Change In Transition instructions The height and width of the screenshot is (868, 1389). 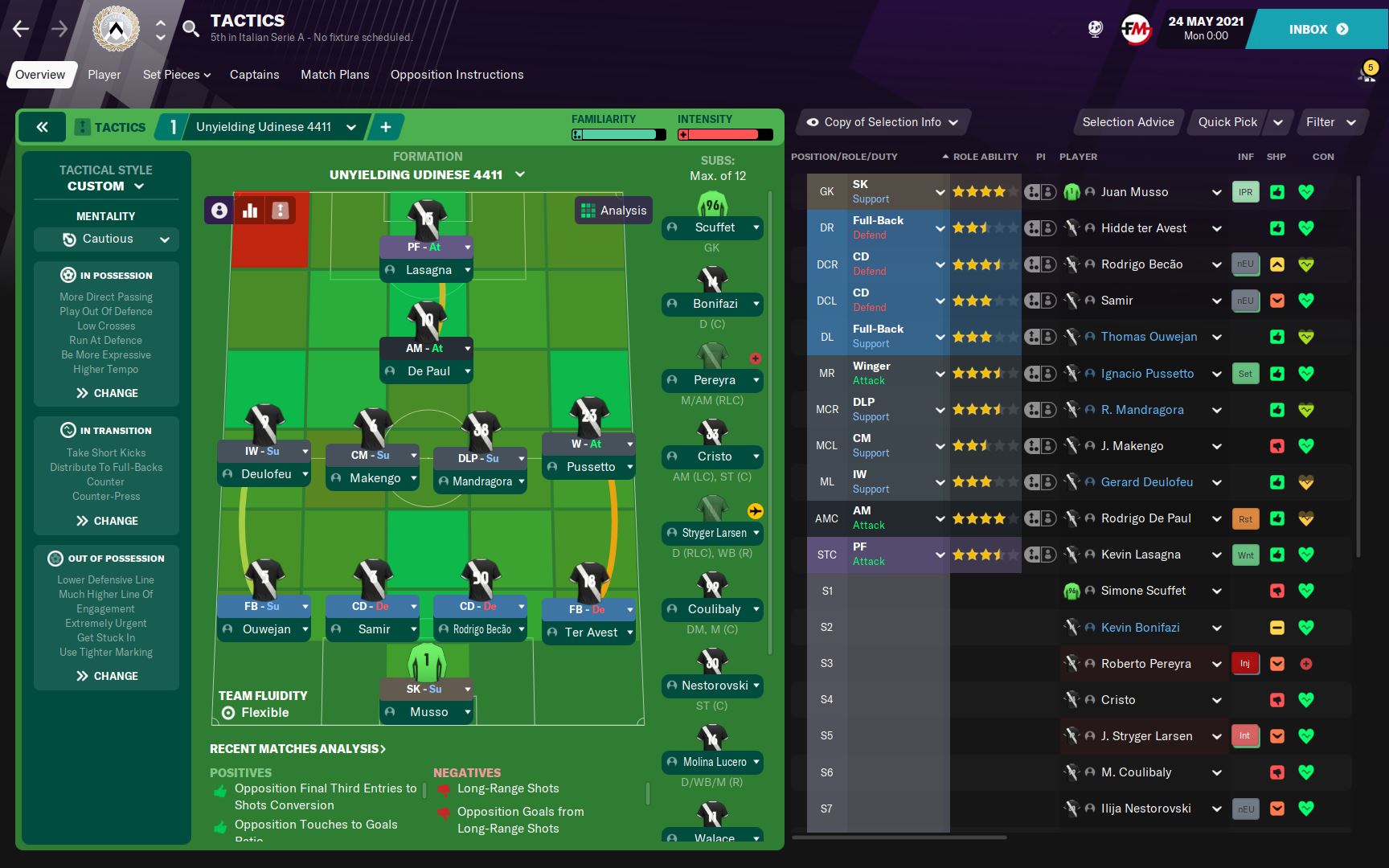(107, 521)
